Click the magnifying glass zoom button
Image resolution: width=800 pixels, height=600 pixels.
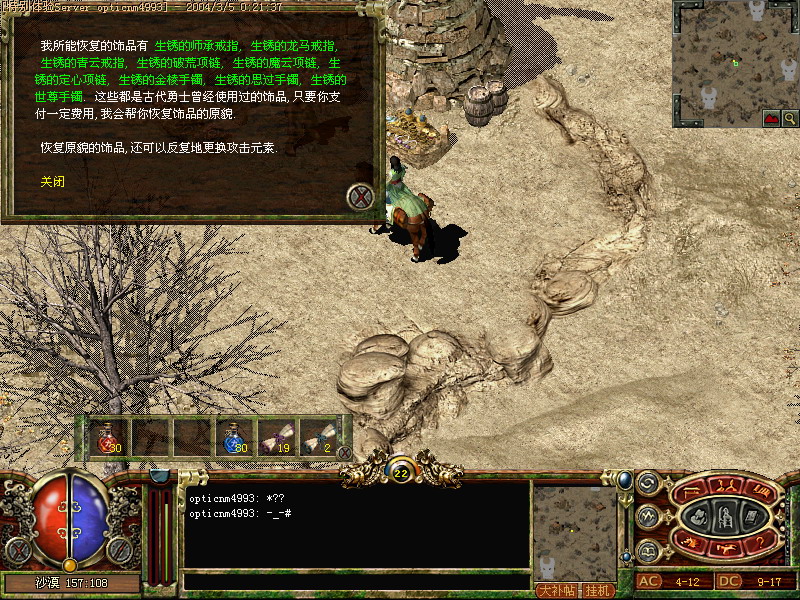tap(788, 118)
